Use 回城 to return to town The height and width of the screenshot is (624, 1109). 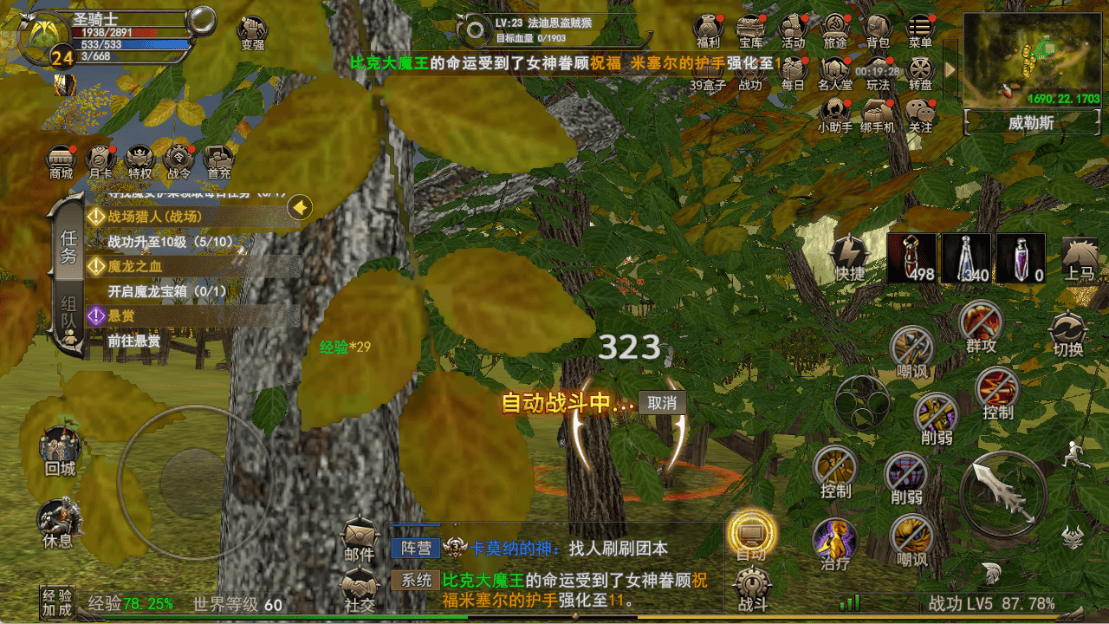click(x=60, y=449)
